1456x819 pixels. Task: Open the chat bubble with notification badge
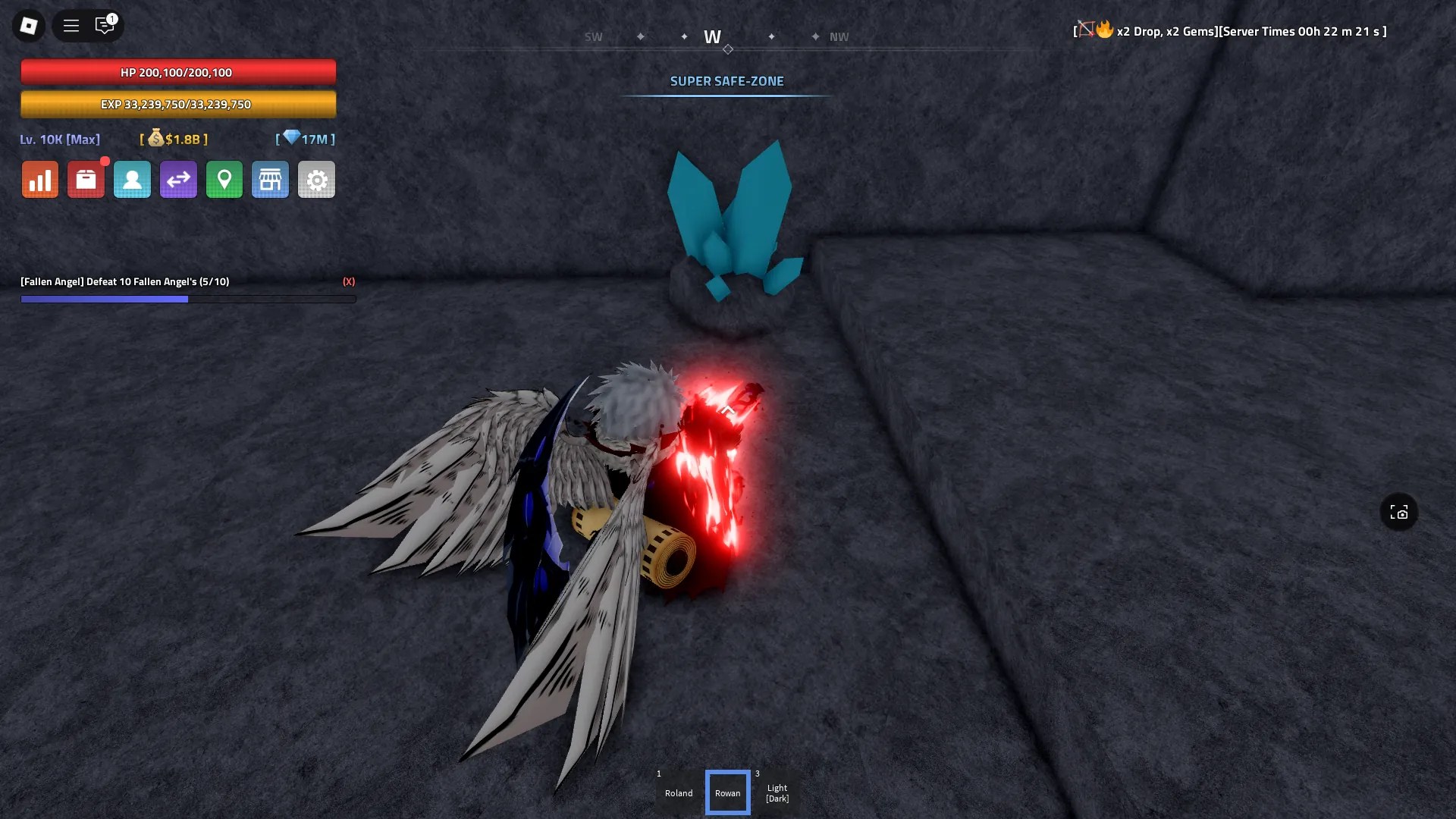point(105,25)
